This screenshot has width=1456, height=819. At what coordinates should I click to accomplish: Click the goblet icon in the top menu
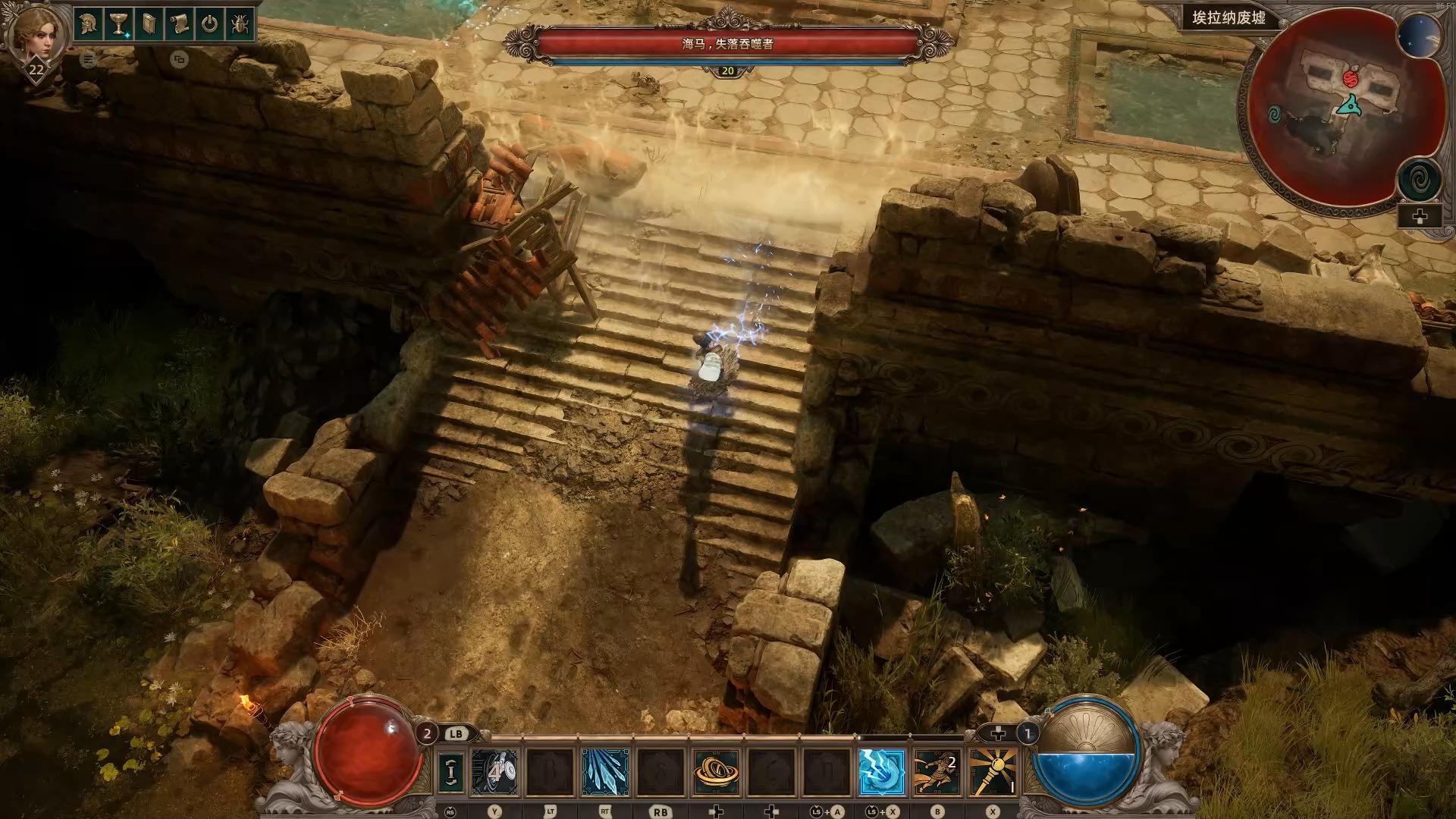[118, 24]
